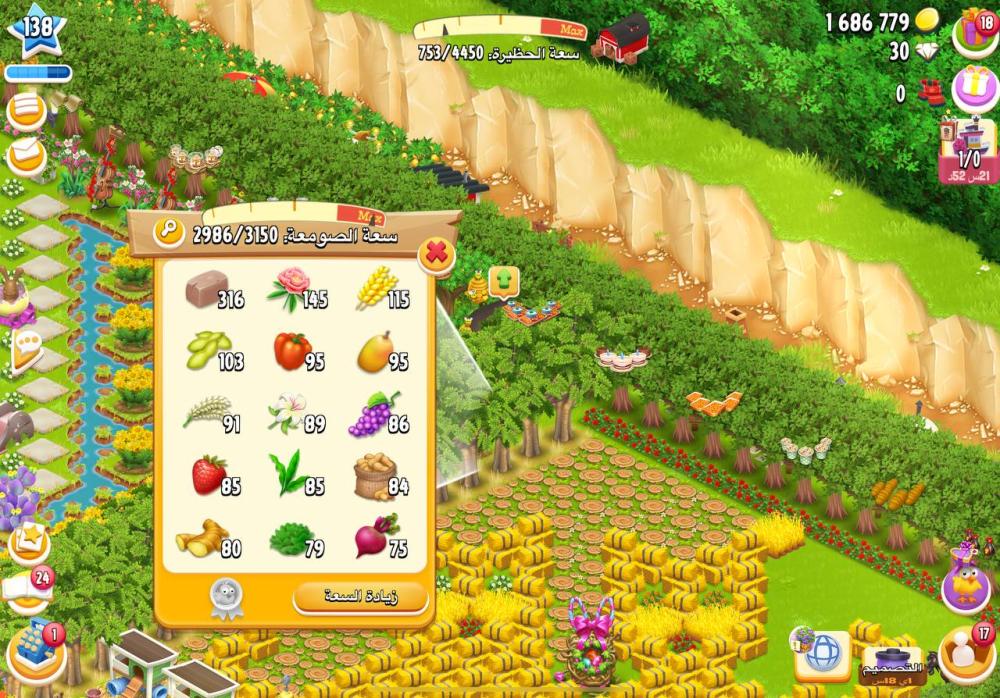Open the coin shop
The width and height of the screenshot is (1000, 698).
(x=927, y=21)
